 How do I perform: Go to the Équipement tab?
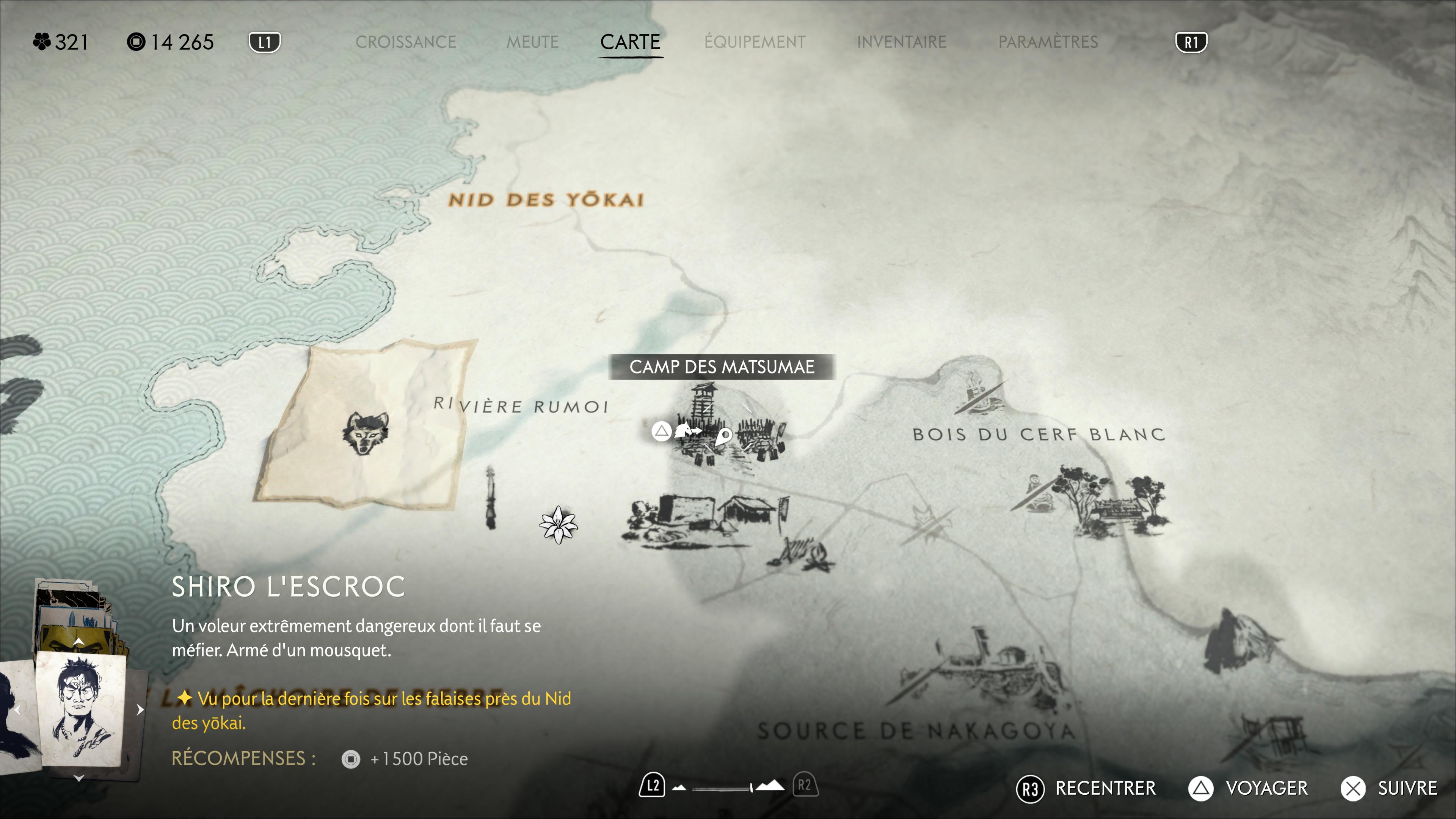tap(755, 42)
